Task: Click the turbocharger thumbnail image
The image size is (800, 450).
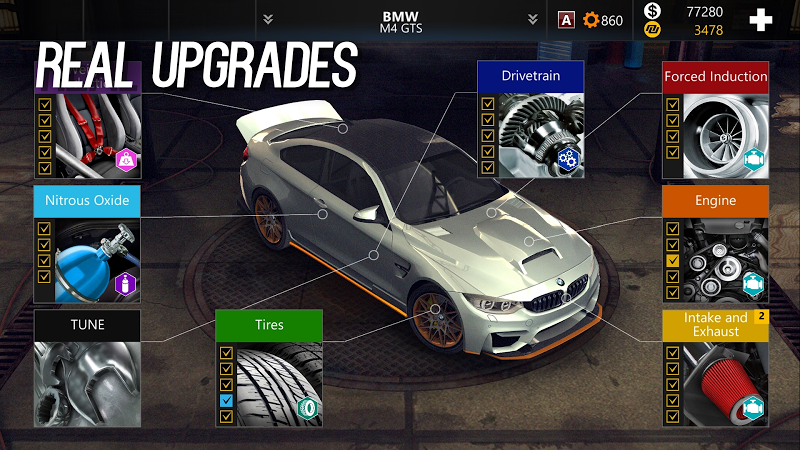Action: point(724,135)
